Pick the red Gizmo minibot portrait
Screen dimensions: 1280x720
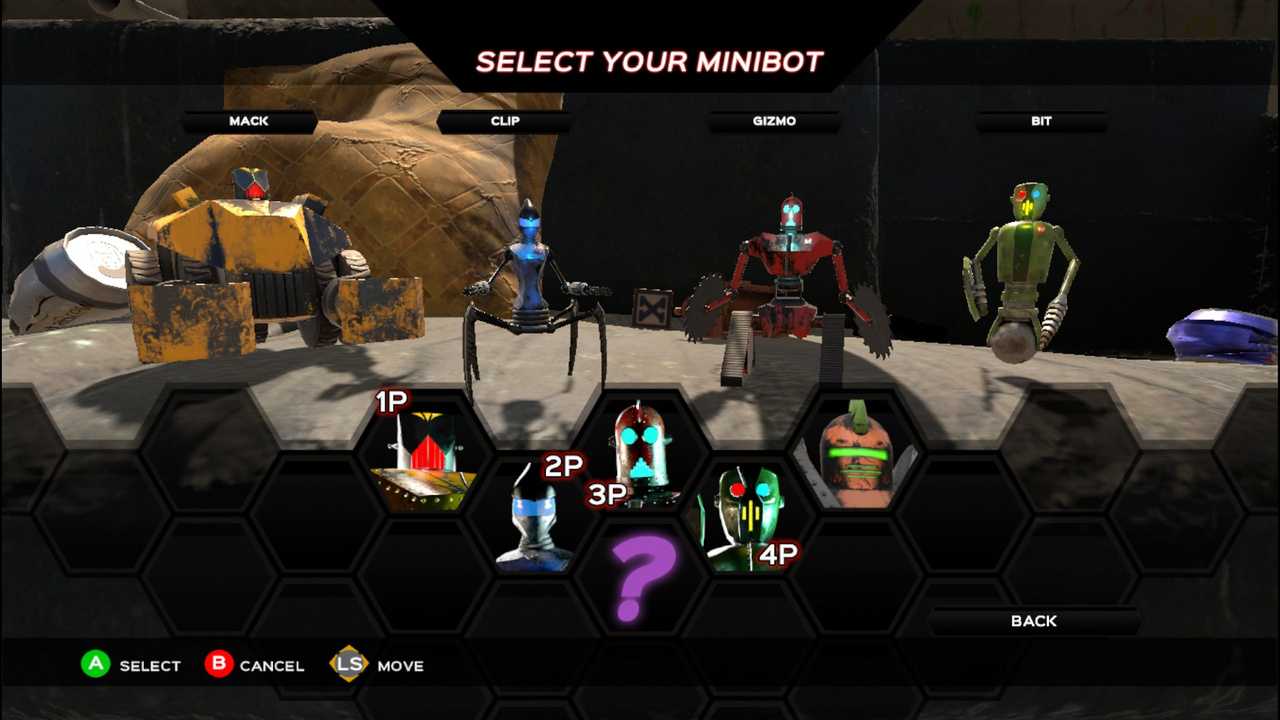point(641,452)
